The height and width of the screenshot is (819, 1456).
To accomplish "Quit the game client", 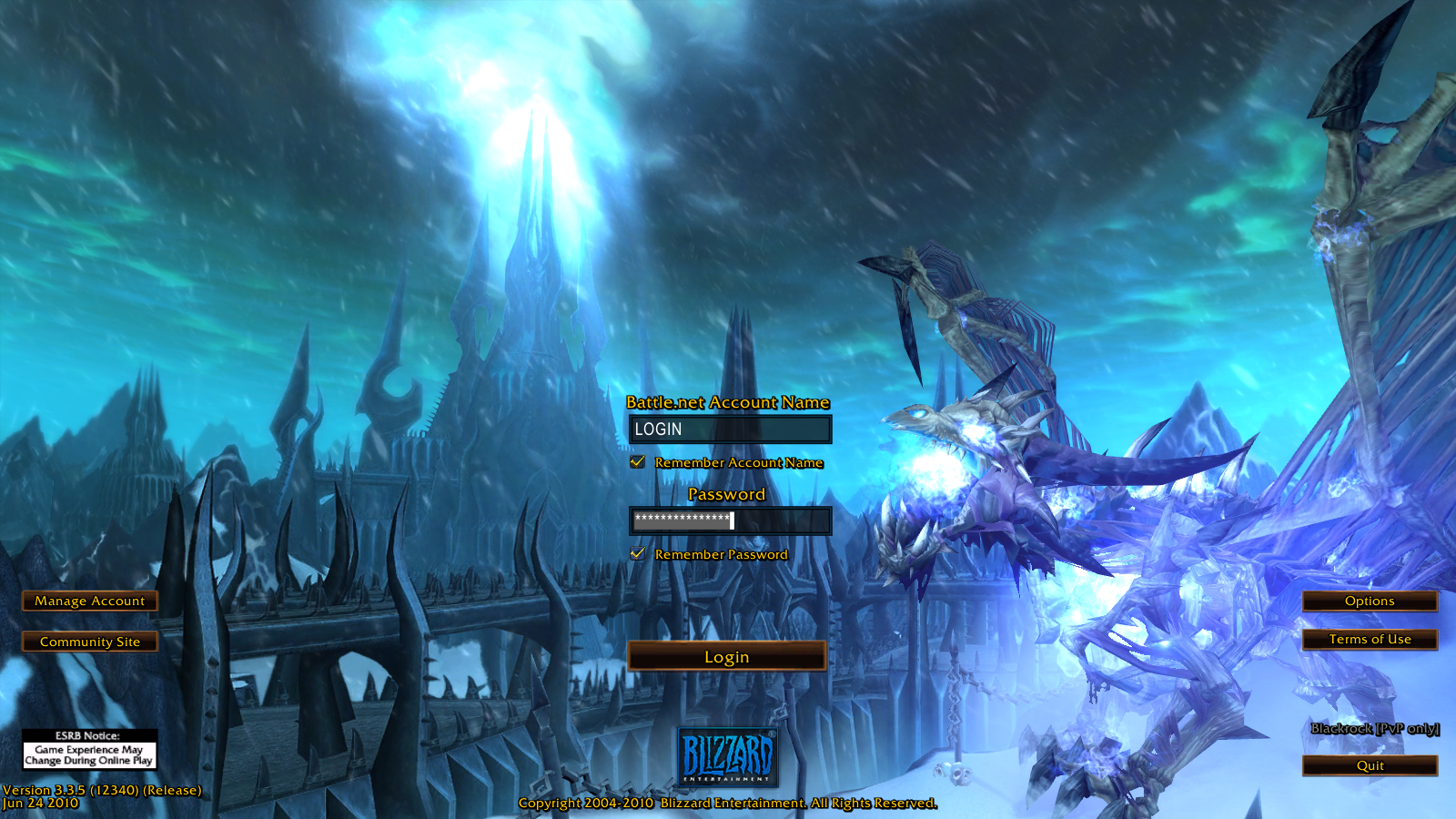I will [x=1370, y=765].
